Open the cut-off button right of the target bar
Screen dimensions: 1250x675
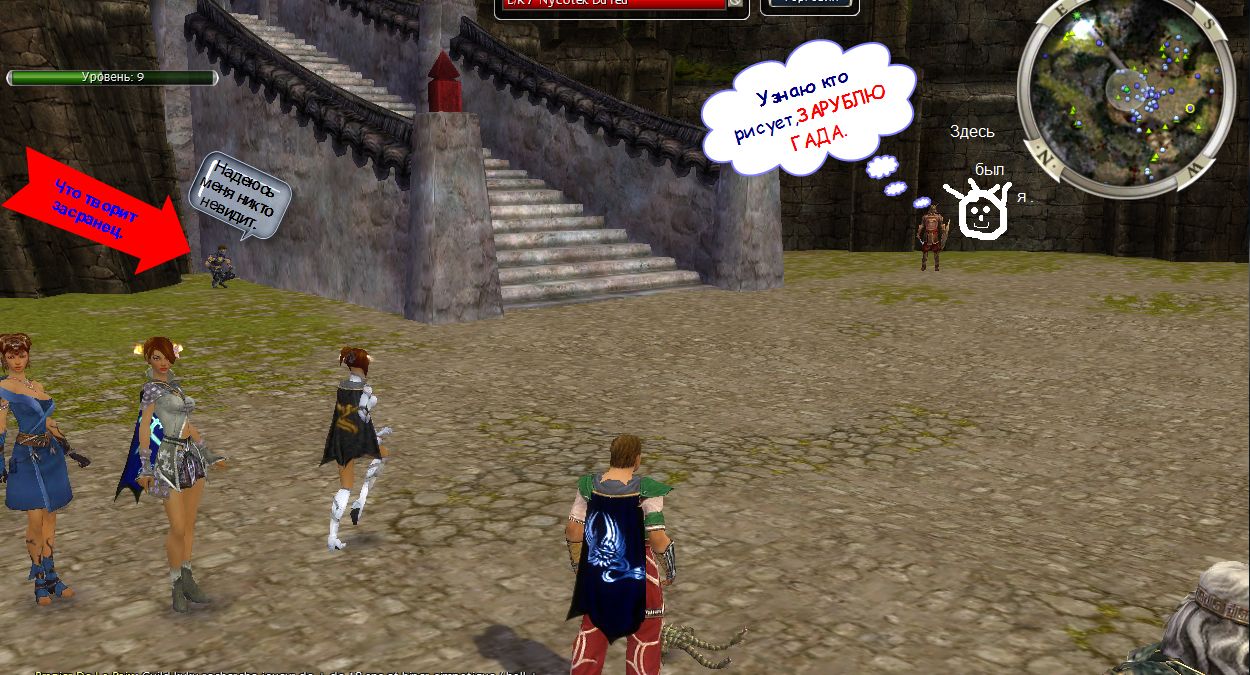tap(810, 4)
